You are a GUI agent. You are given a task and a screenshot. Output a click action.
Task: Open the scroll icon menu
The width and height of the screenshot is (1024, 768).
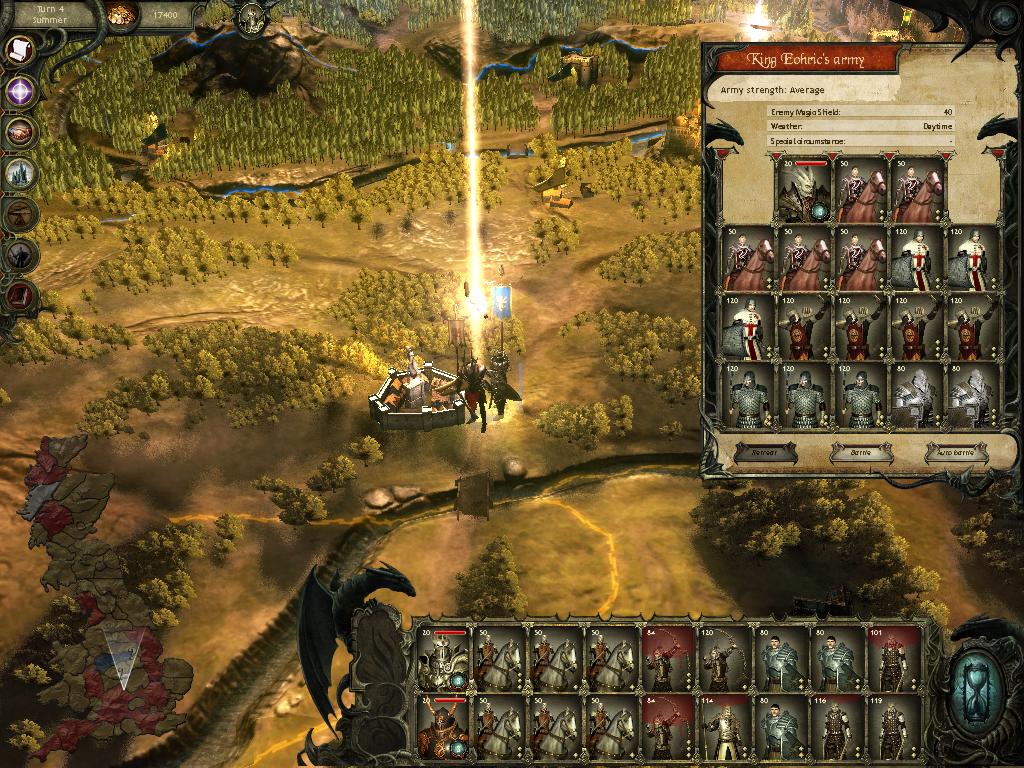pyautogui.click(x=20, y=52)
